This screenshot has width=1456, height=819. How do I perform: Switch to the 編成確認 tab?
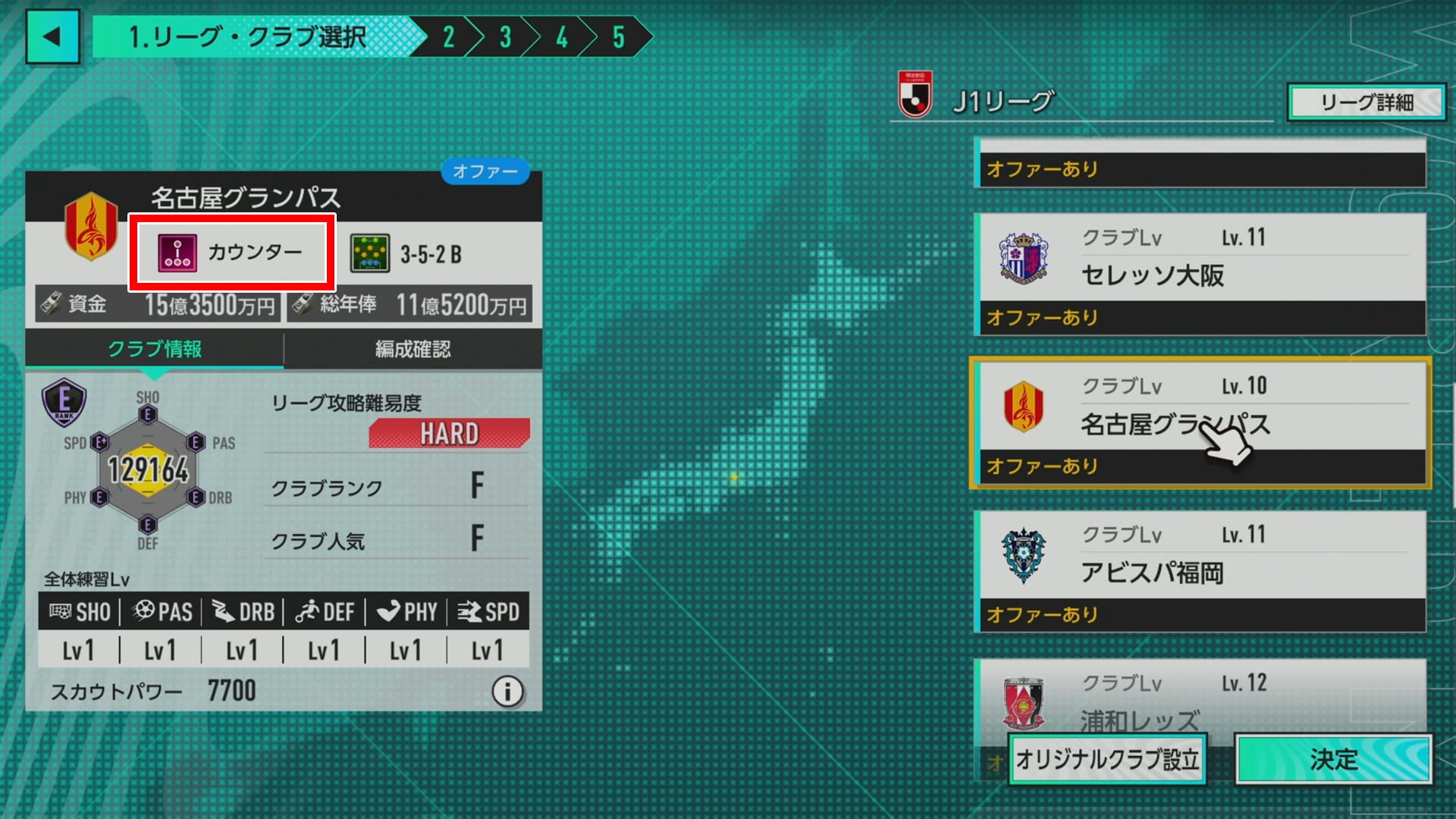pyautogui.click(x=413, y=350)
